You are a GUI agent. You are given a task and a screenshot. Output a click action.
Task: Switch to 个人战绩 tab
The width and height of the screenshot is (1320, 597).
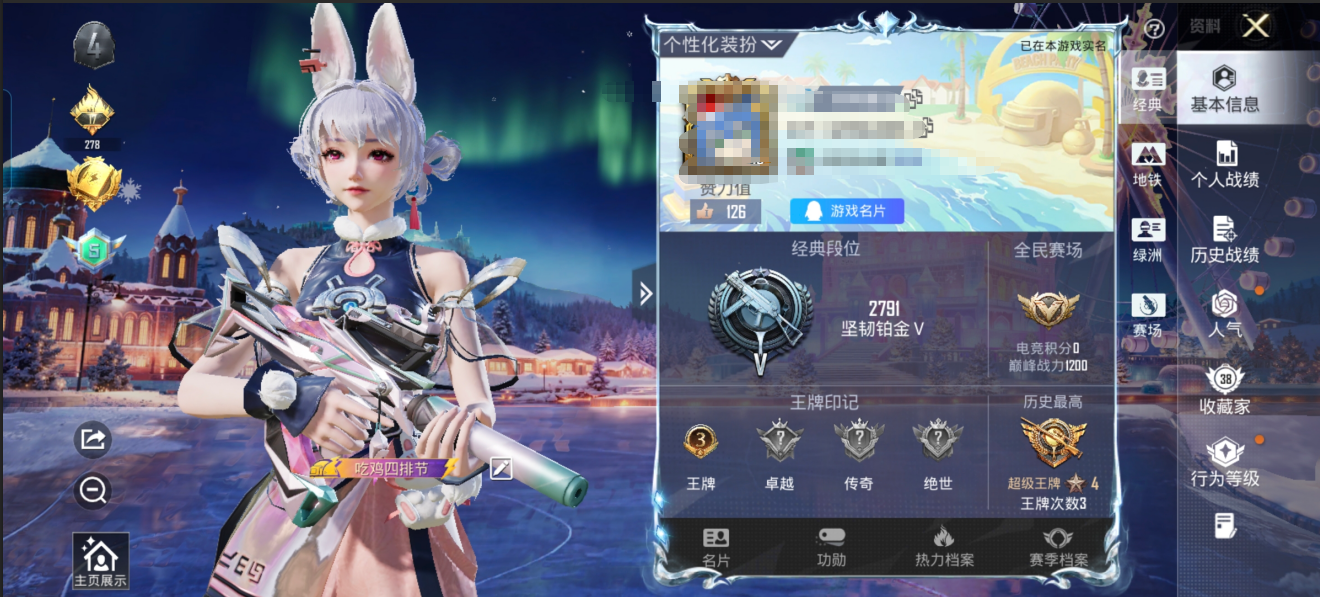click(1224, 165)
